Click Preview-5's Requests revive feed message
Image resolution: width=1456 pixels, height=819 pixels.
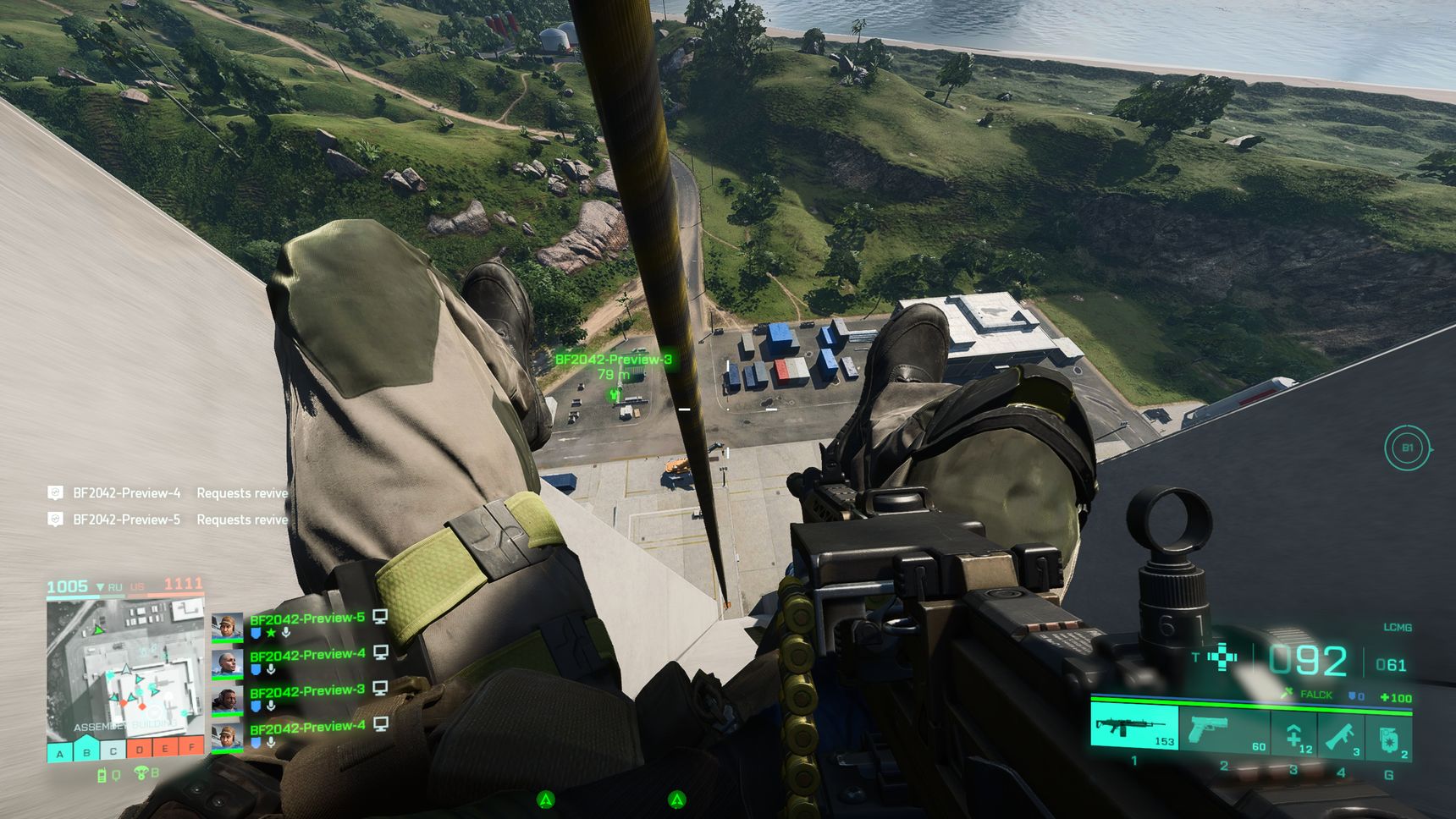(168, 519)
